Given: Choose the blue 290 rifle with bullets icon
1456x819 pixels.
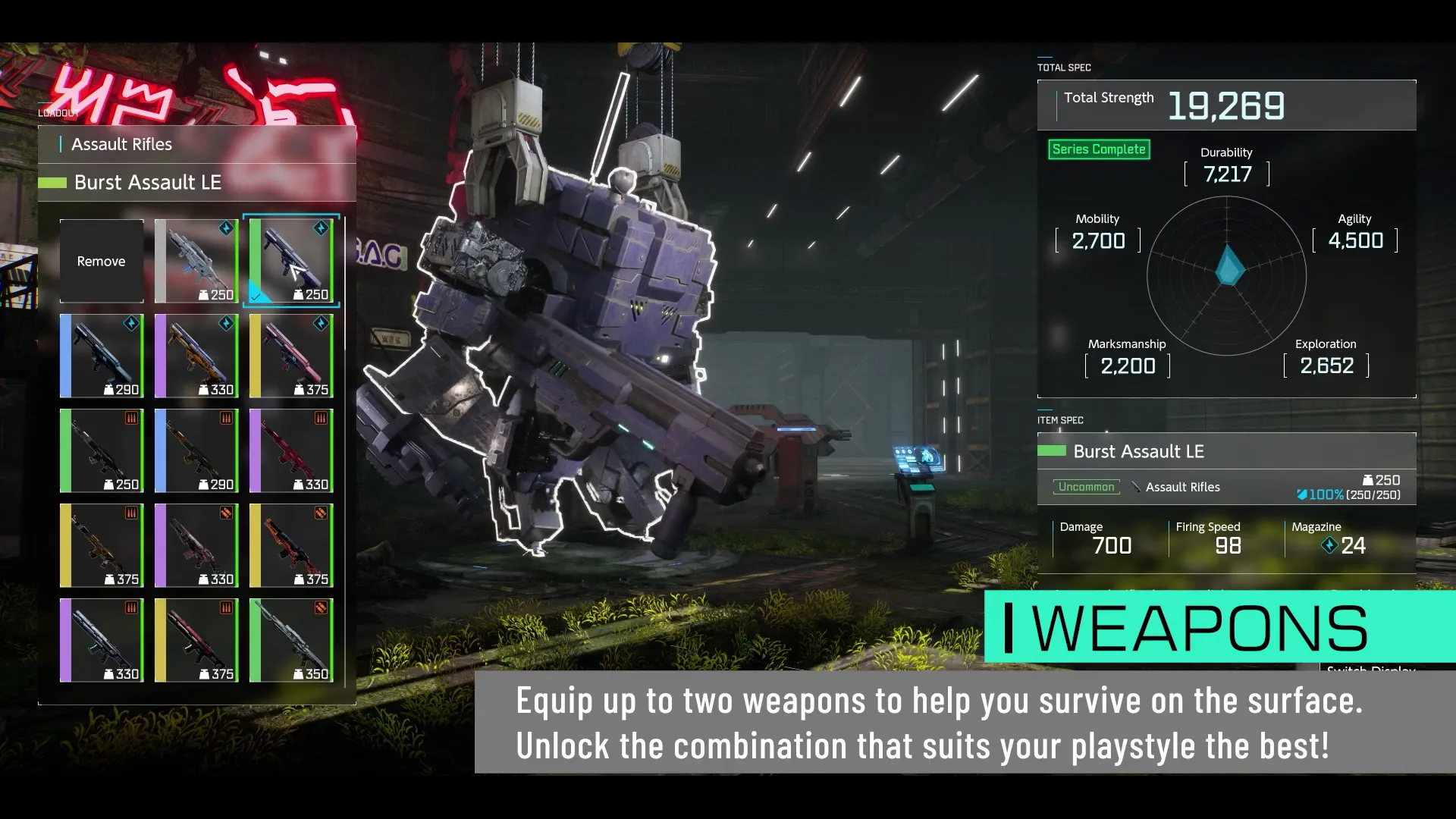Looking at the screenshot, I should click(x=196, y=450).
